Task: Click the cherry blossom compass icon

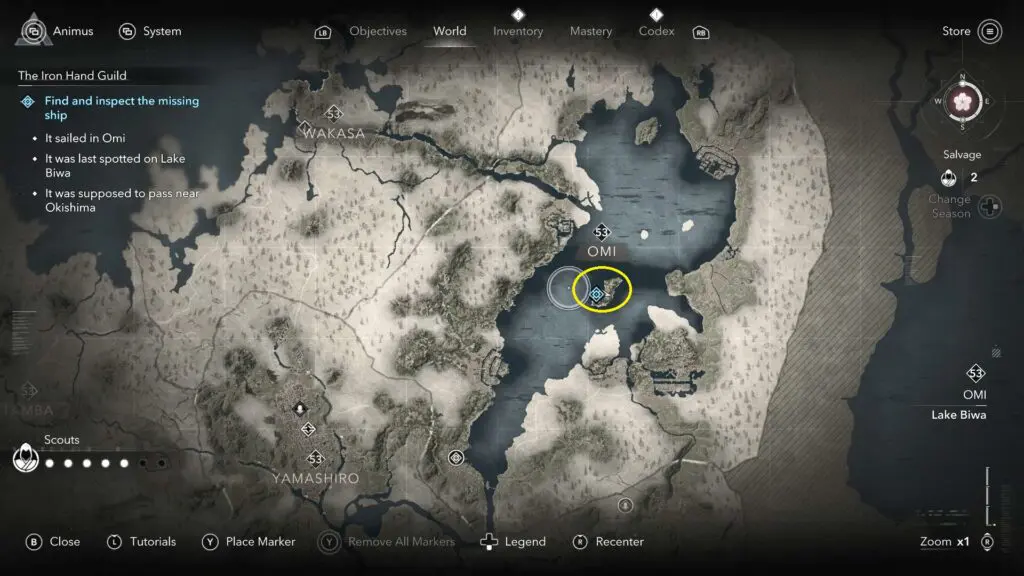Action: click(962, 101)
